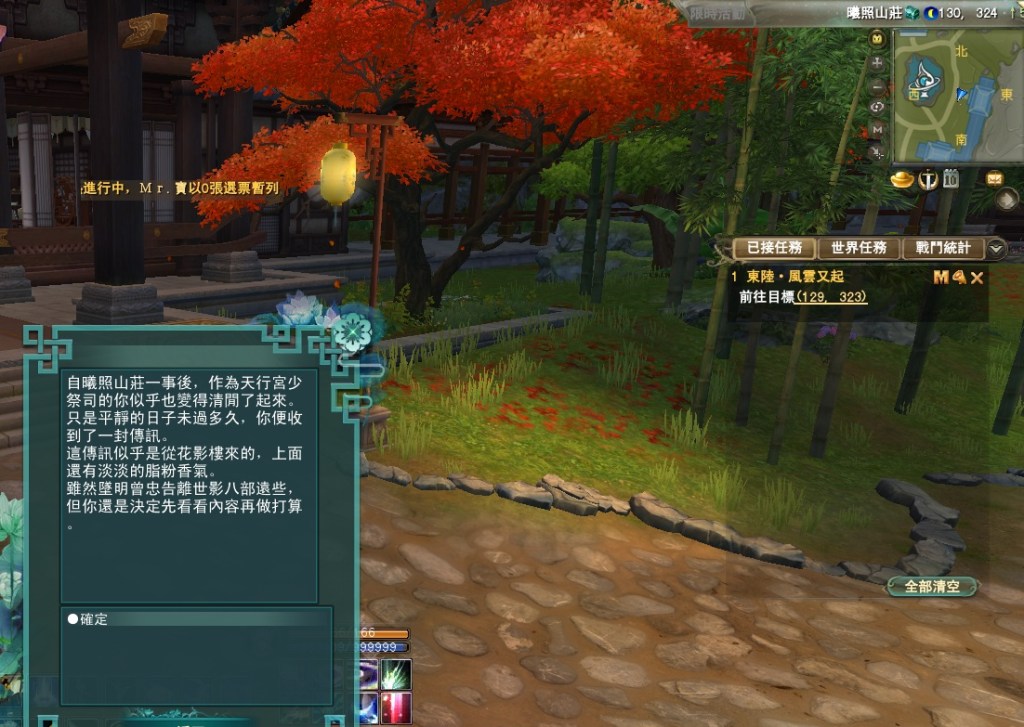Image resolution: width=1024 pixels, height=727 pixels.
Task: Open the mail envelope icon
Action: (994, 179)
